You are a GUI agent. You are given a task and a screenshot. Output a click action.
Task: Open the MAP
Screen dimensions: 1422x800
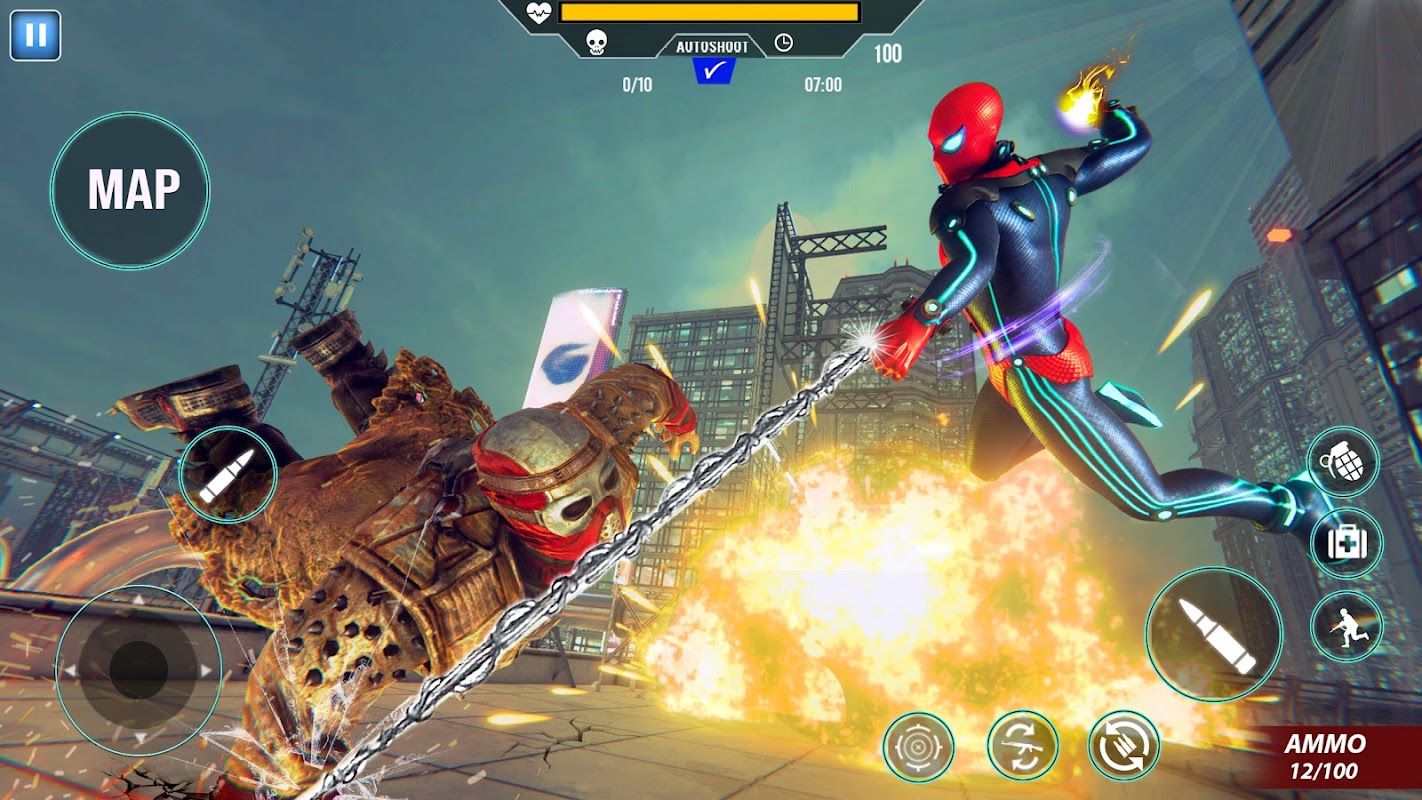(x=130, y=190)
